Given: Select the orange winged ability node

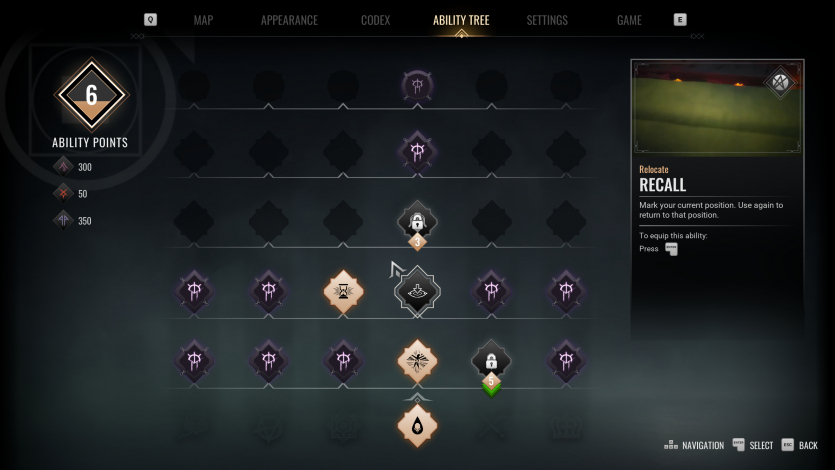Looking at the screenshot, I should 417,360.
